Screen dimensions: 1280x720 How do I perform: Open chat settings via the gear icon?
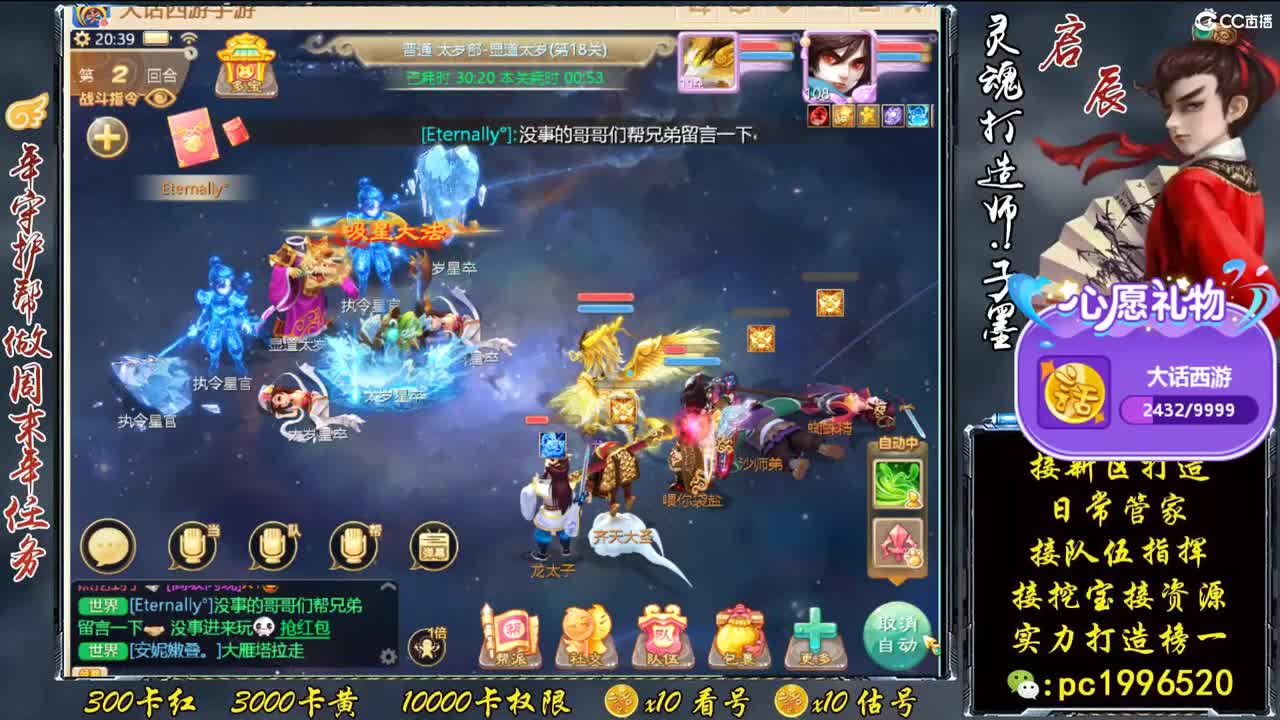(388, 657)
